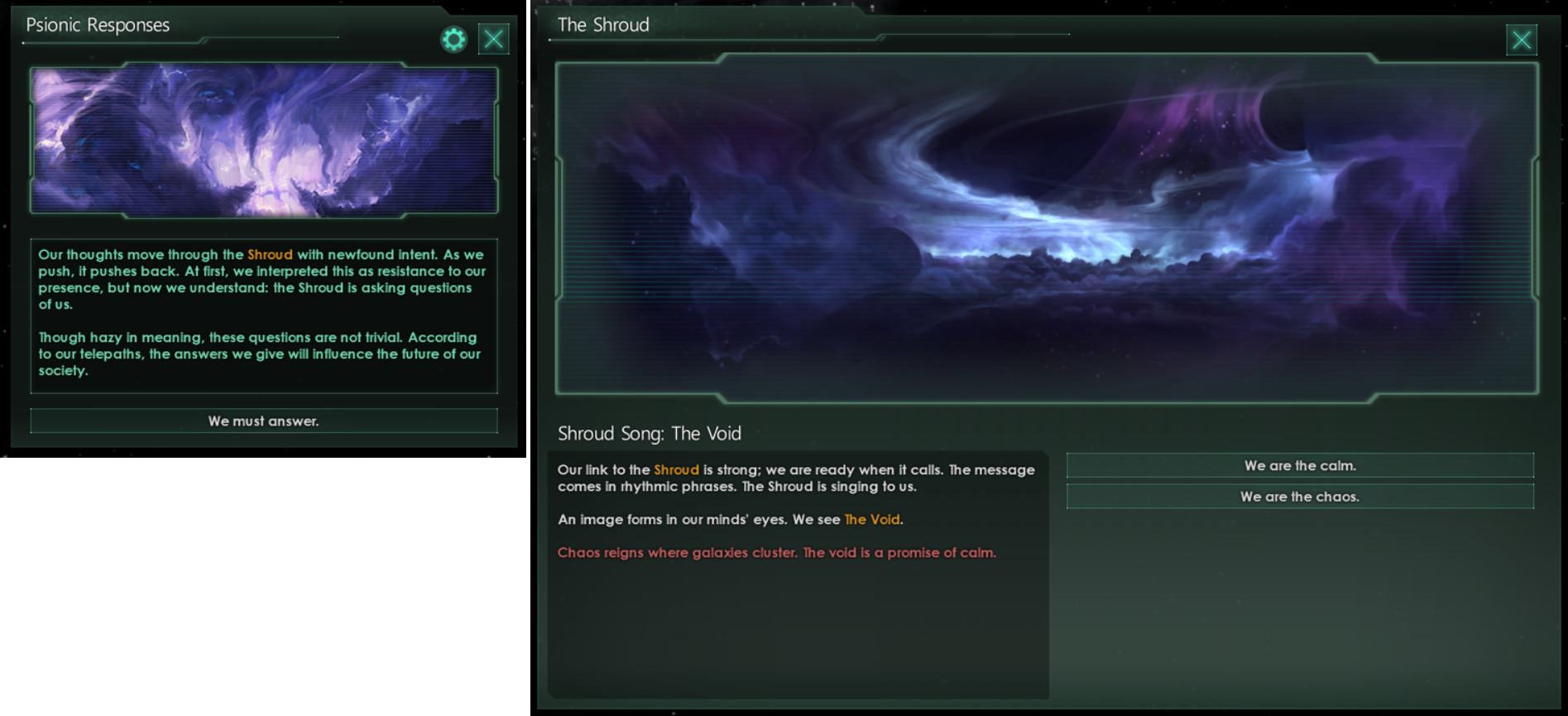Choose the "We are the chaos." response

click(1300, 496)
